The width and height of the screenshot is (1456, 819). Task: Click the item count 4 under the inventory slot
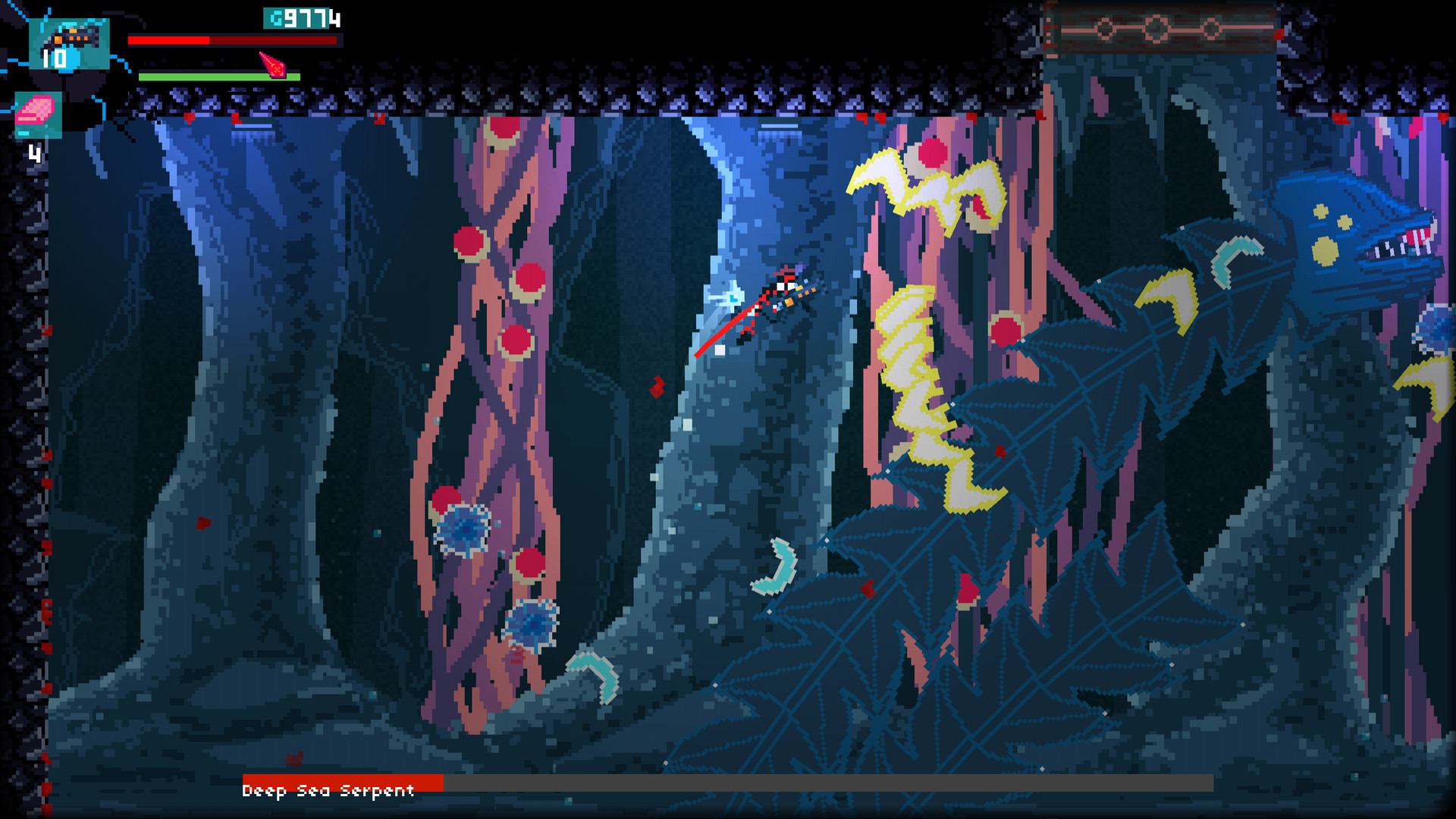35,153
